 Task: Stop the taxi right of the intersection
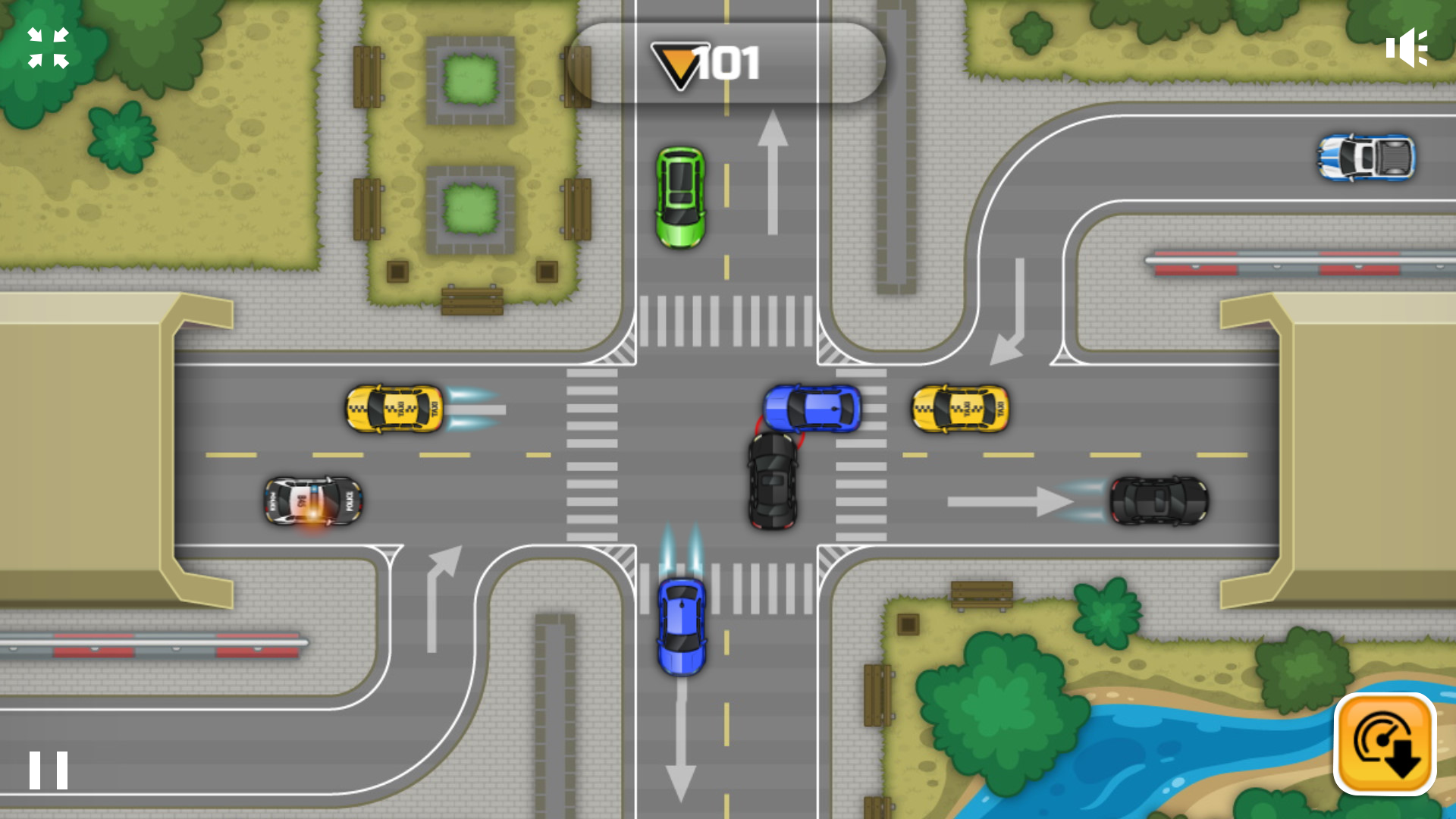959,410
